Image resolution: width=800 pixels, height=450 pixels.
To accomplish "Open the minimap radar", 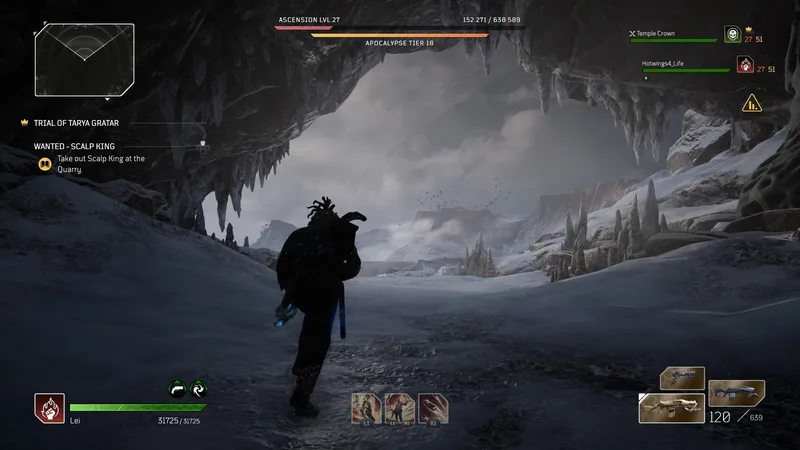I will [x=84, y=59].
